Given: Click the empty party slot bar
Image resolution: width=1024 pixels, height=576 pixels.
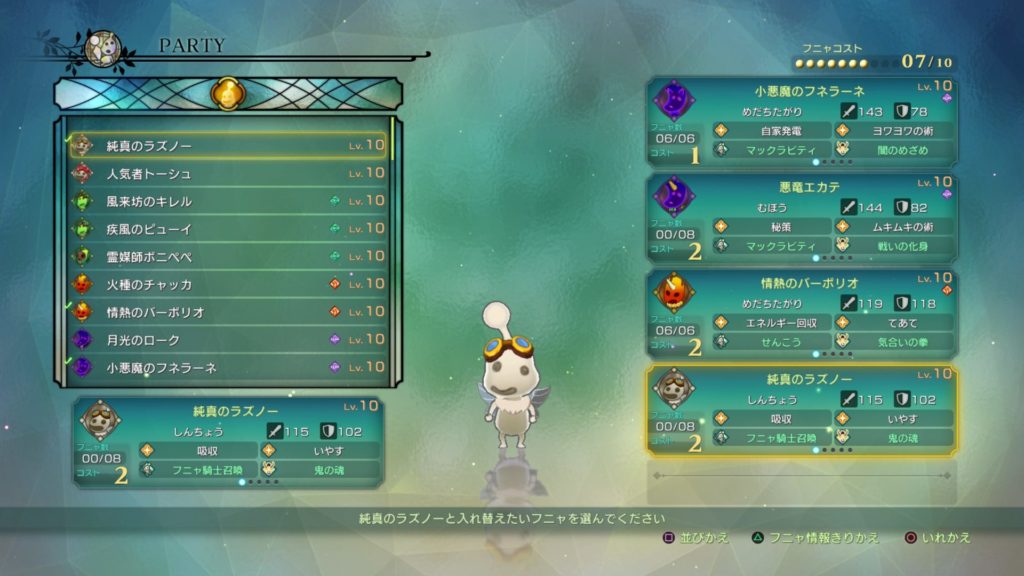Looking at the screenshot, I should pyautogui.click(x=801, y=475).
